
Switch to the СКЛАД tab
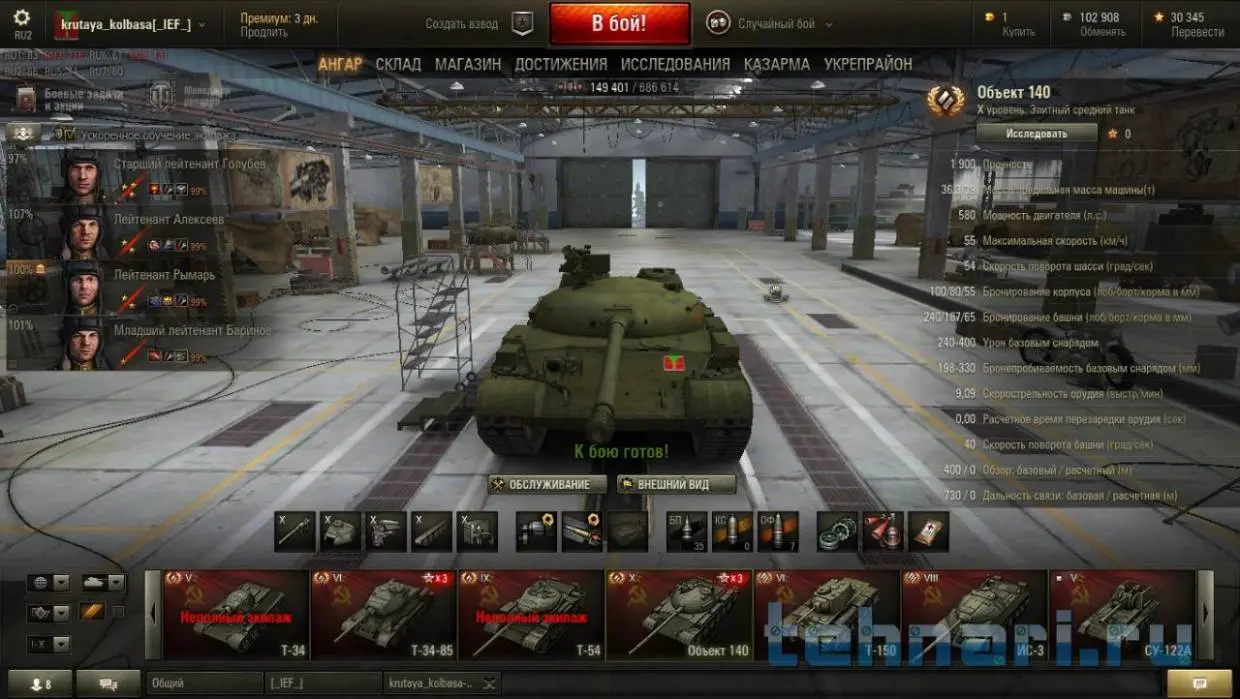point(398,64)
